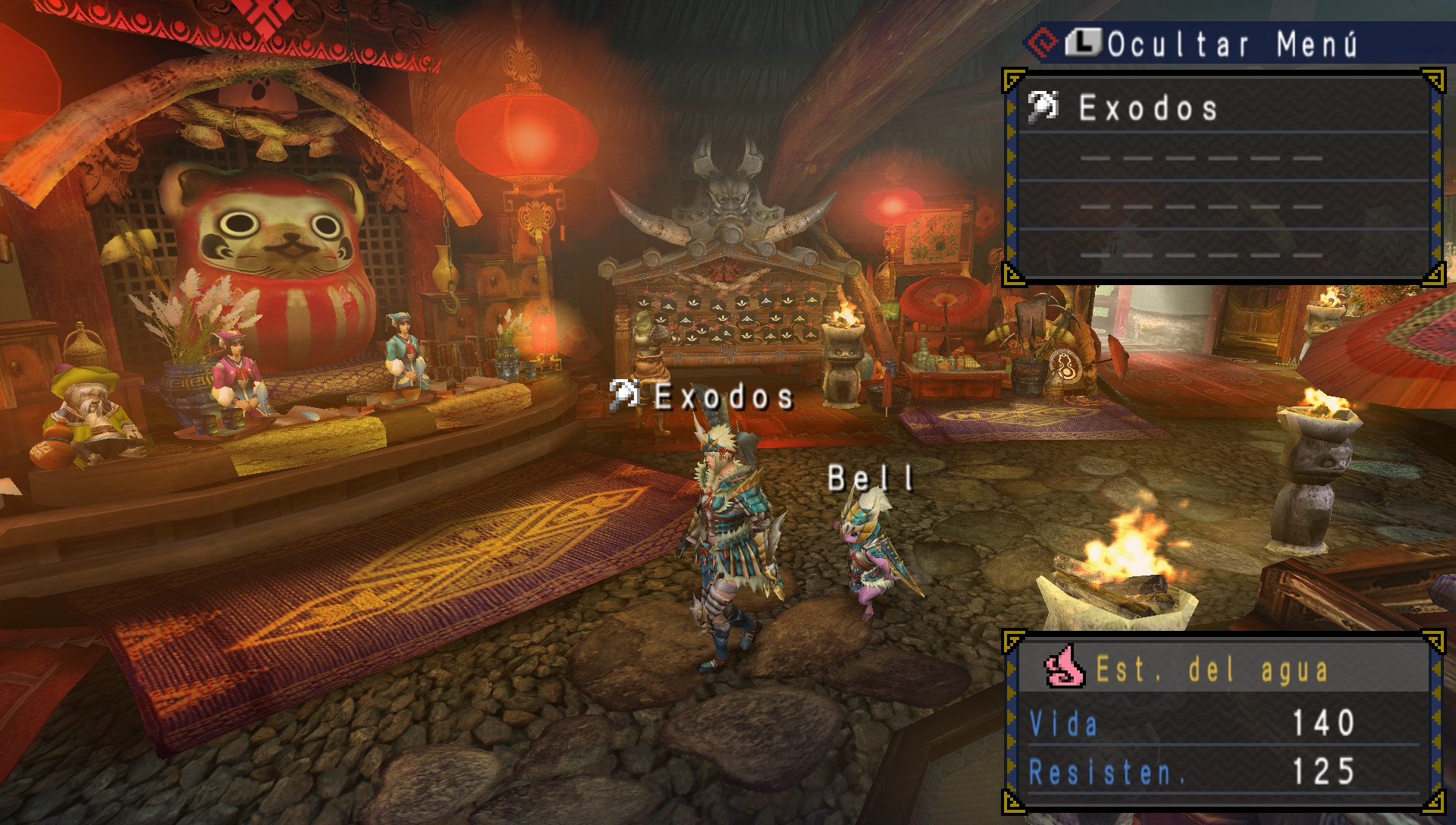The image size is (1456, 825).
Task: Click the Bell companion name label
Action: (x=871, y=478)
